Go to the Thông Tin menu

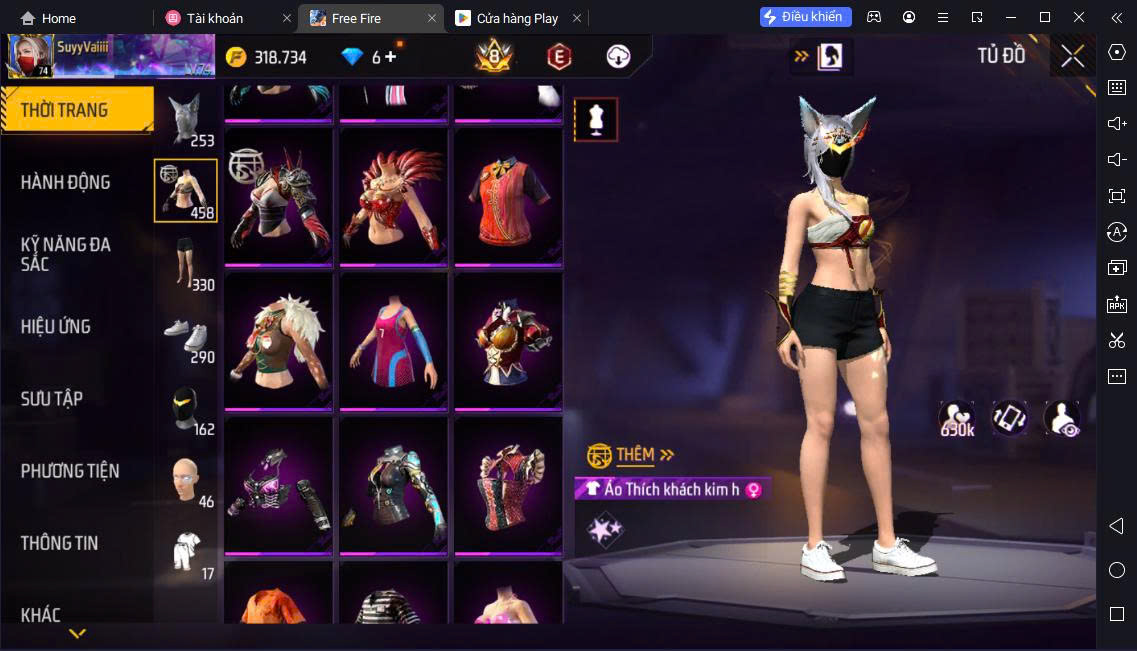tap(60, 543)
